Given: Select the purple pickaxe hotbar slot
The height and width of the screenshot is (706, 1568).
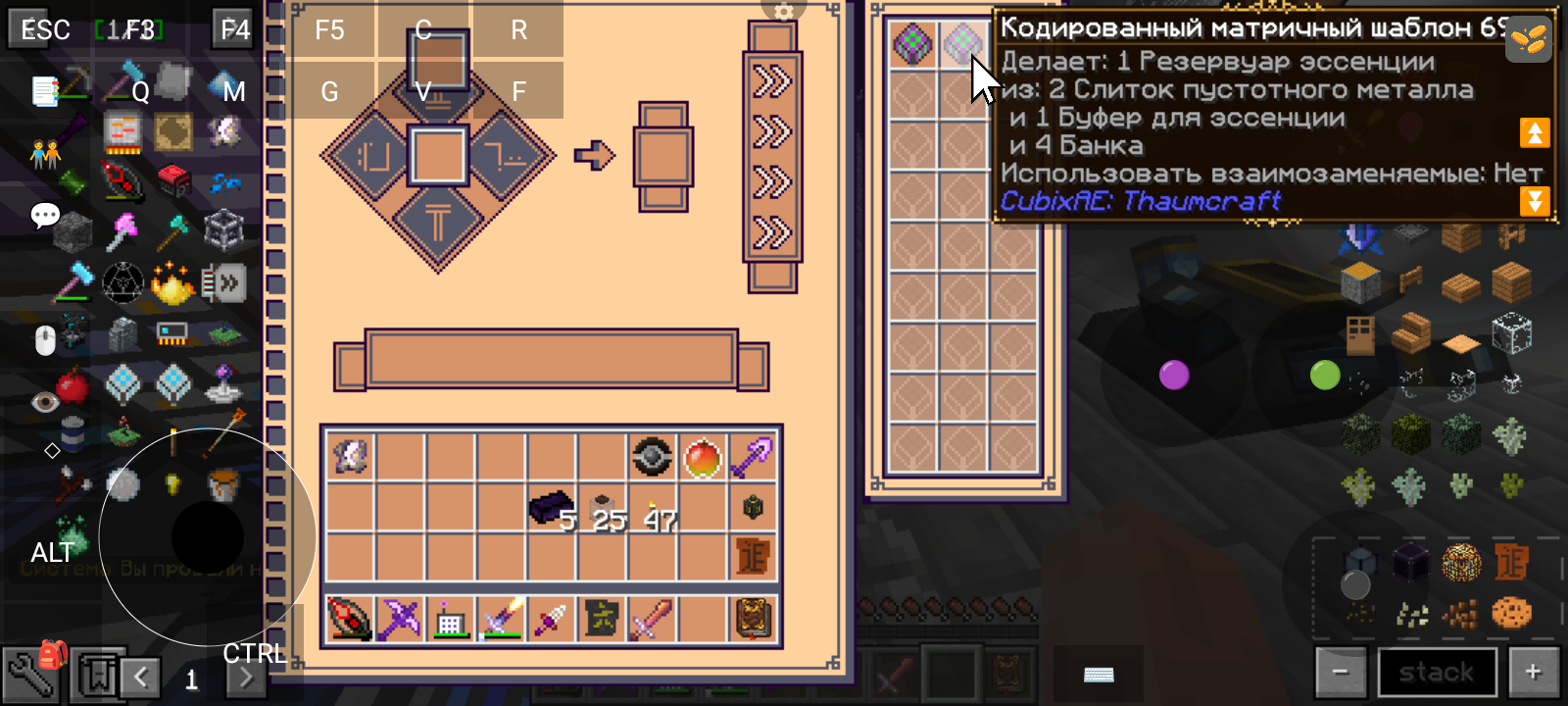Looking at the screenshot, I should pyautogui.click(x=400, y=620).
